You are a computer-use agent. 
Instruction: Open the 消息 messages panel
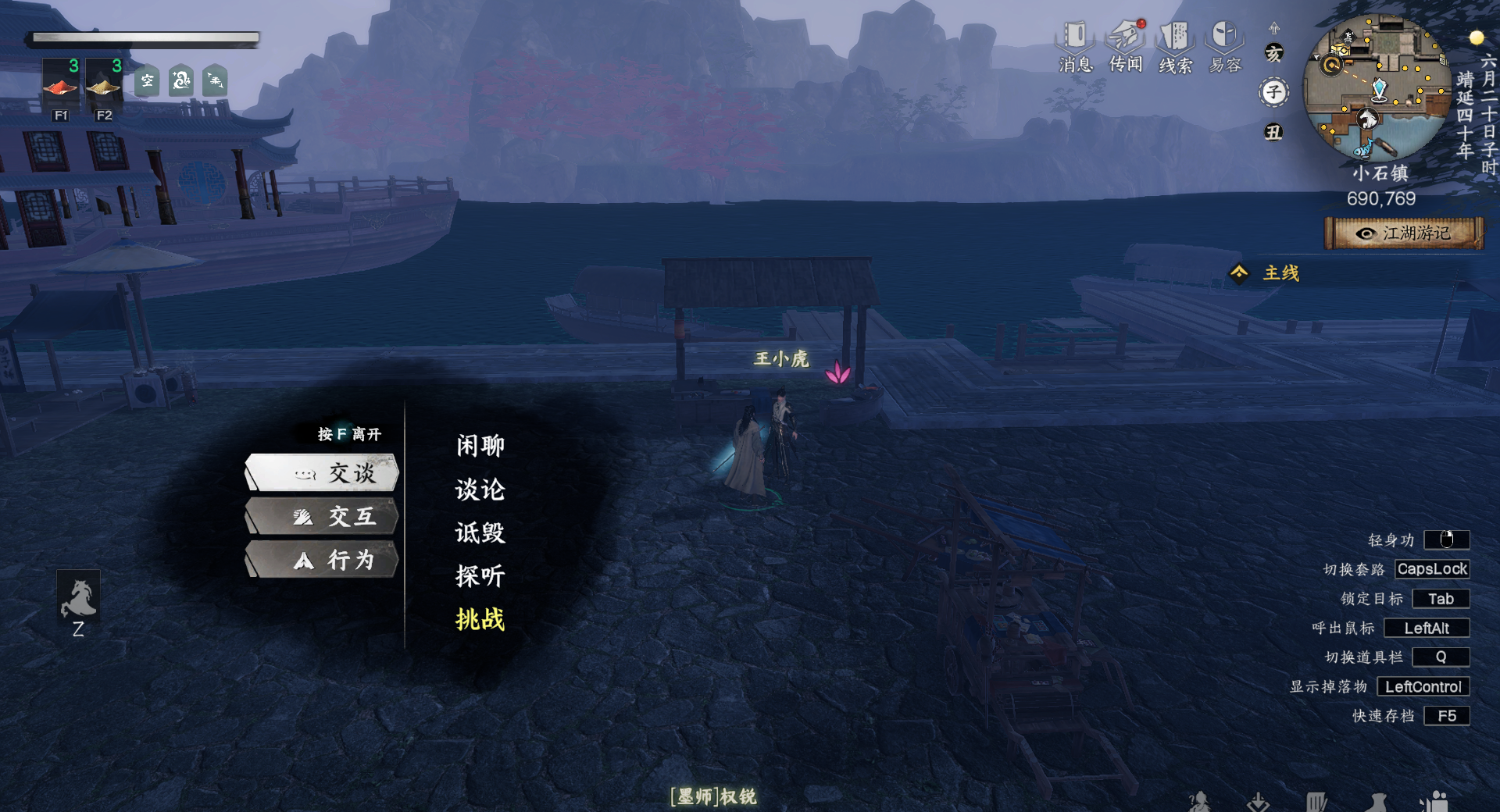pyautogui.click(x=1076, y=47)
